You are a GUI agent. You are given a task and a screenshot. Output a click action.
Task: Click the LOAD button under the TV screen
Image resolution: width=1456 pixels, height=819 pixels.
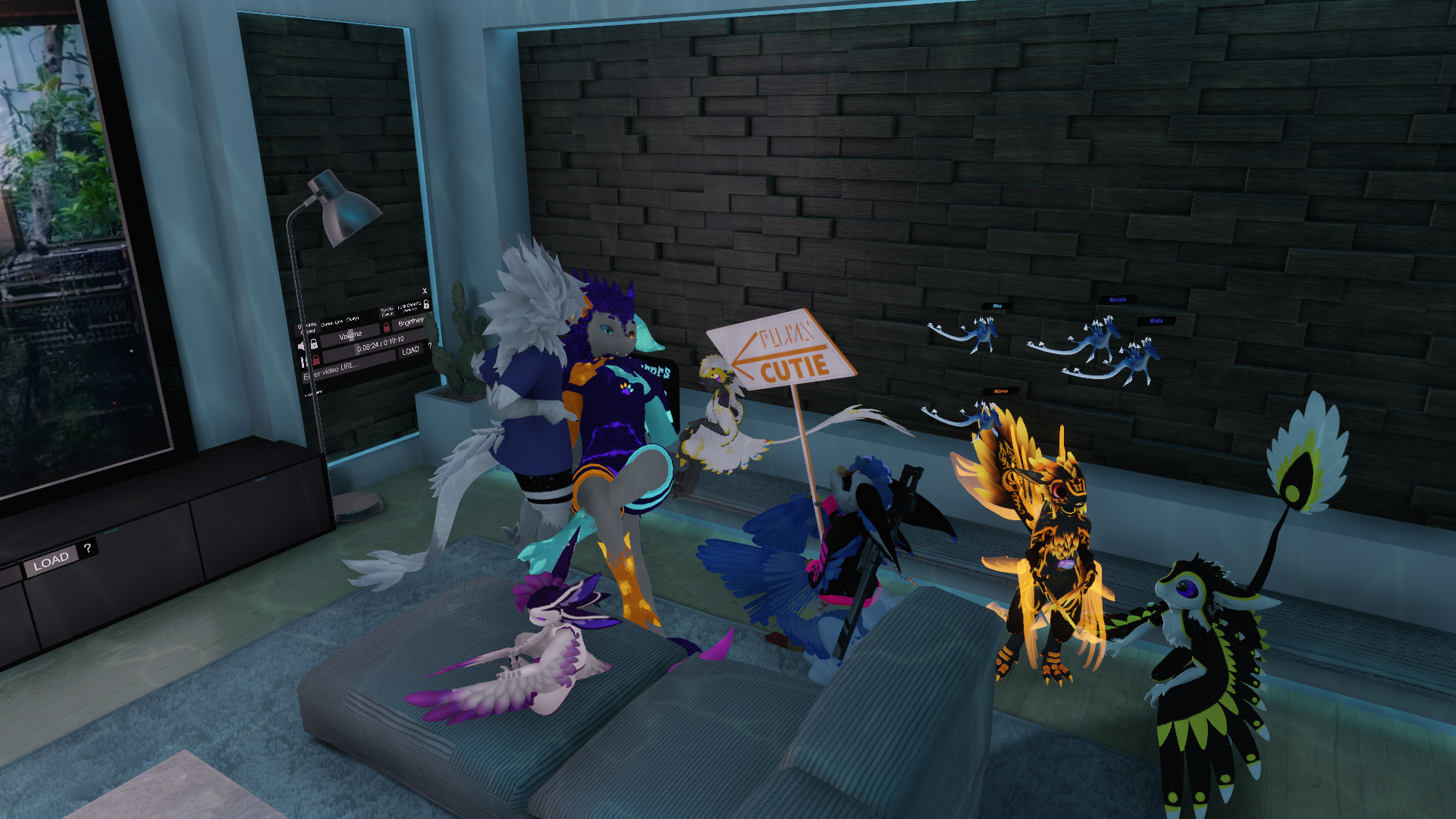pos(51,561)
